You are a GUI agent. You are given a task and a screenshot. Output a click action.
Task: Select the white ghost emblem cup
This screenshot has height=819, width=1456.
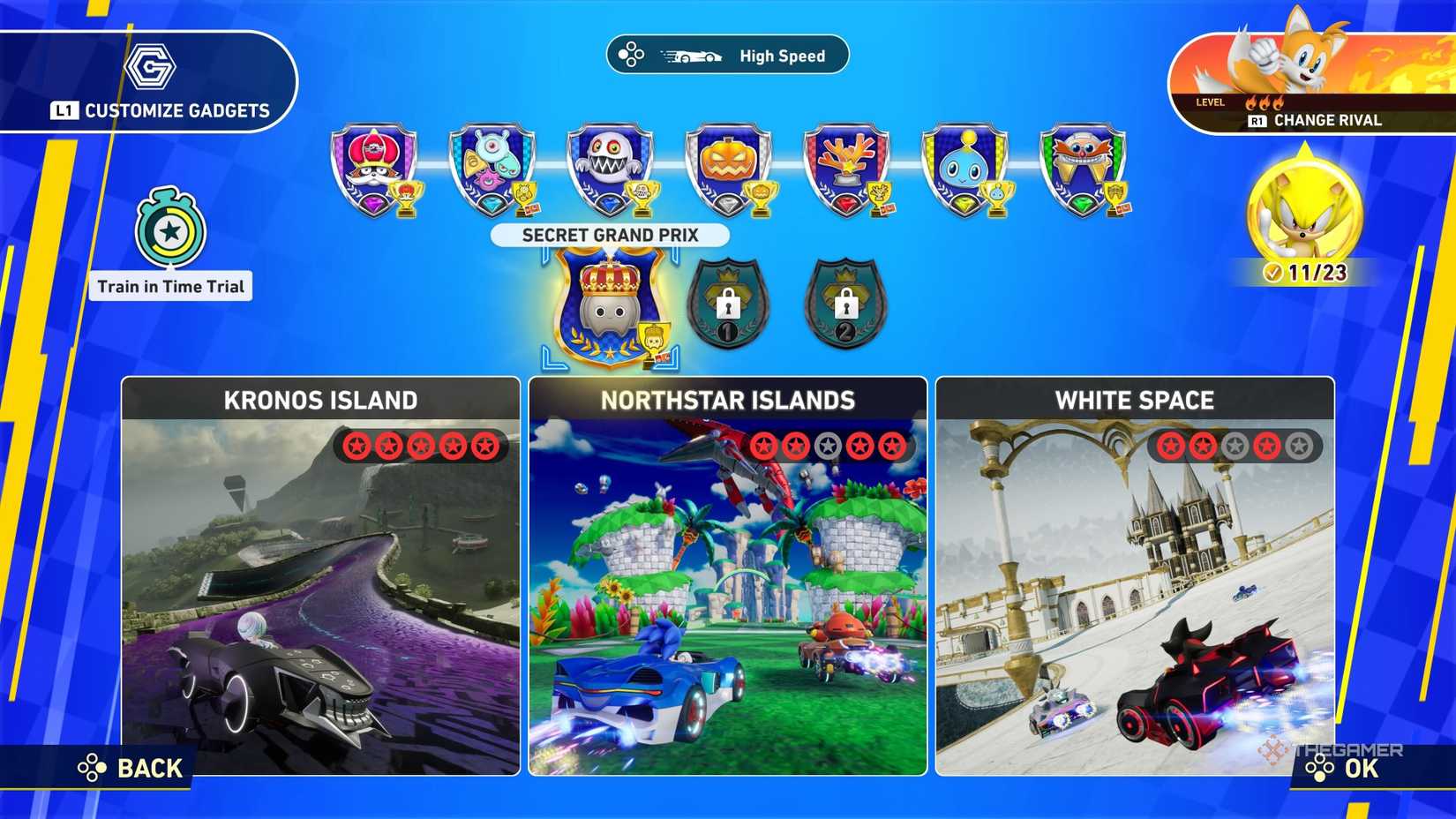[x=611, y=170]
